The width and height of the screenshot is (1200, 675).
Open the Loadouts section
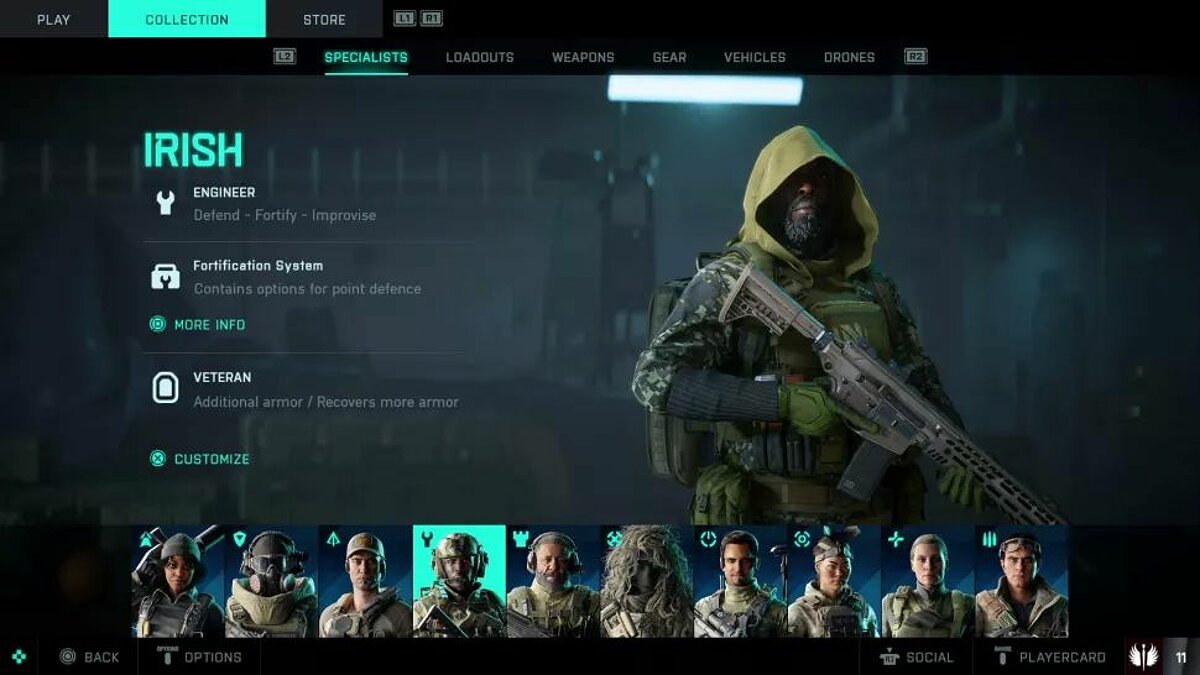pyautogui.click(x=480, y=57)
